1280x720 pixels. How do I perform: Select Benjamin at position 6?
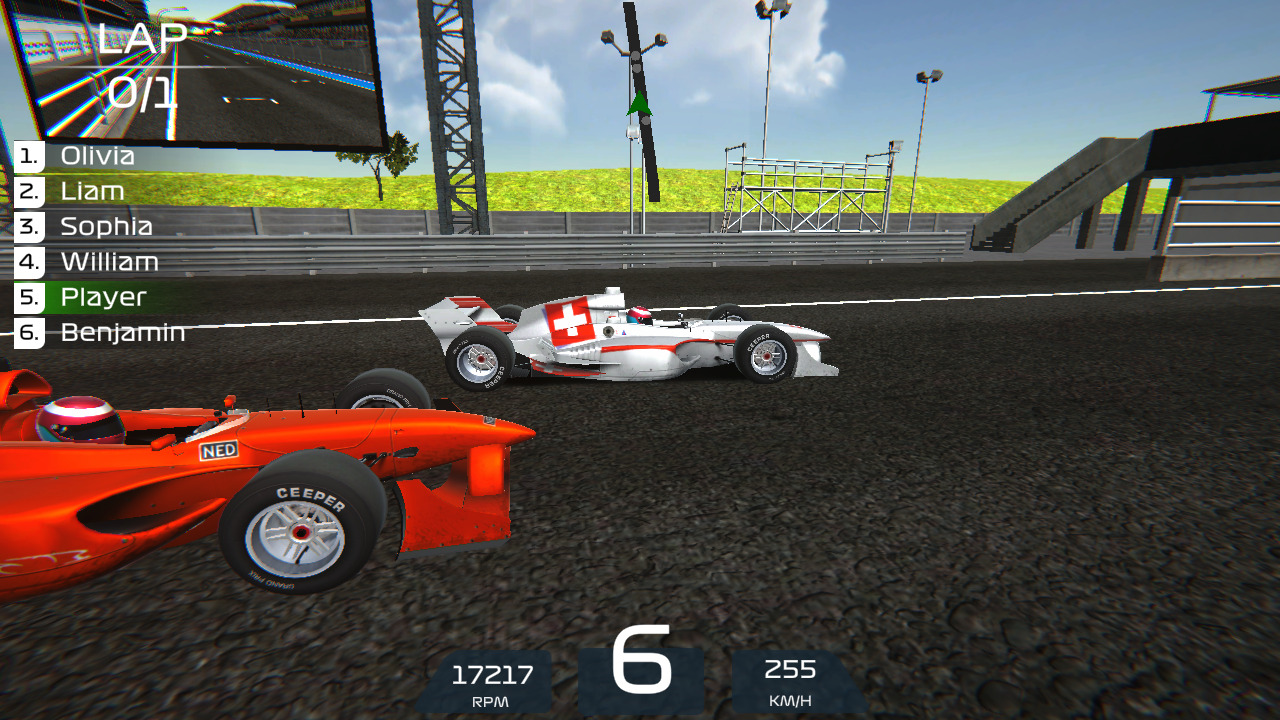[120, 331]
